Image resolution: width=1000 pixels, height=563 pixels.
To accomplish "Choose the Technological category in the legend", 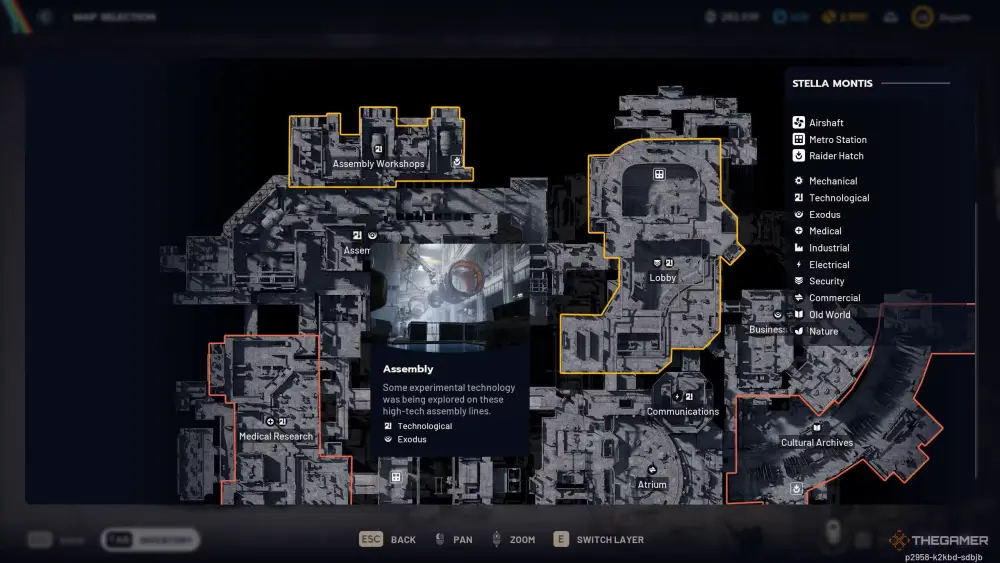I will pos(838,198).
